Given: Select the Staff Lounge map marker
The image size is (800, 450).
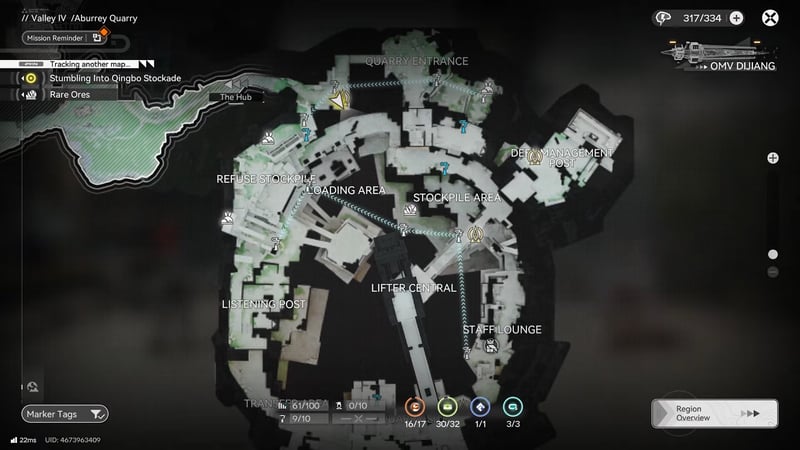Looking at the screenshot, I should [x=491, y=347].
